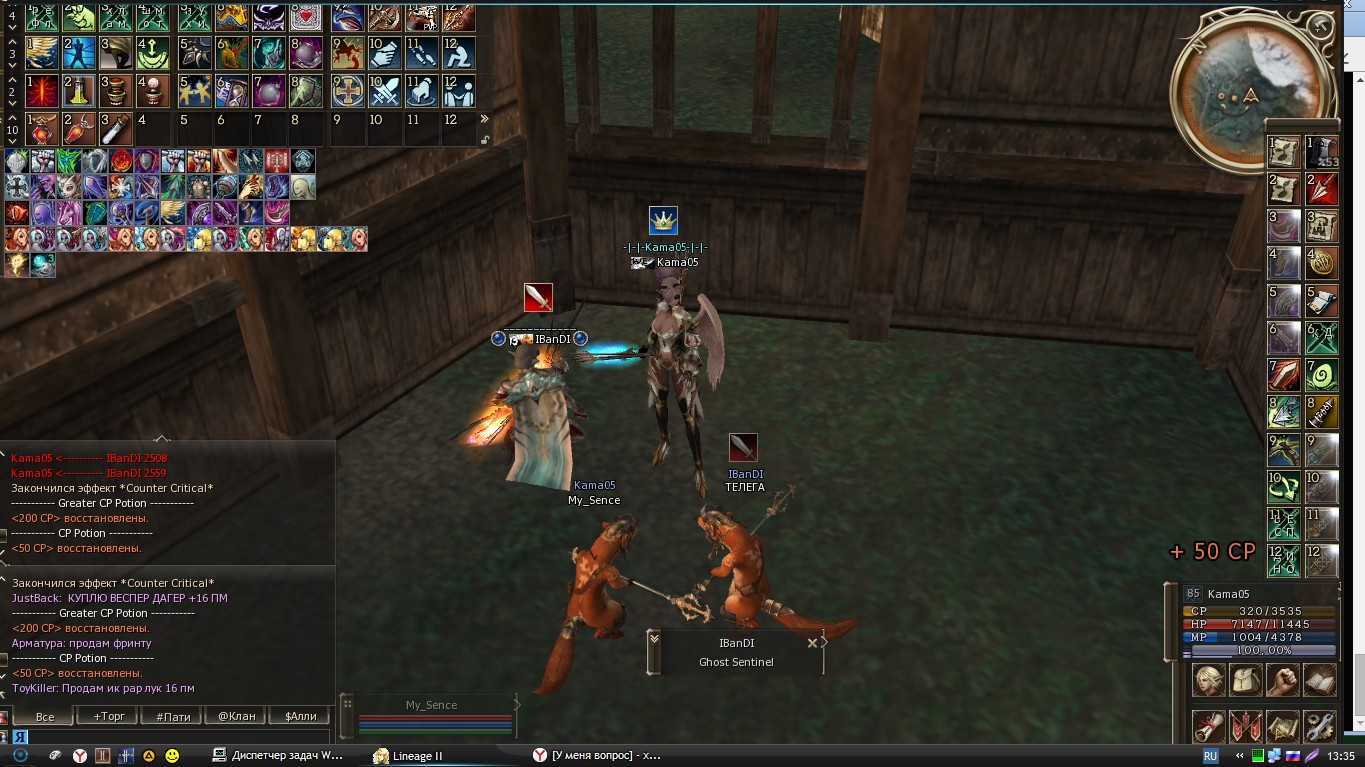
Task: Switch skill bar 4 using its down arrow
Action: 12,27
